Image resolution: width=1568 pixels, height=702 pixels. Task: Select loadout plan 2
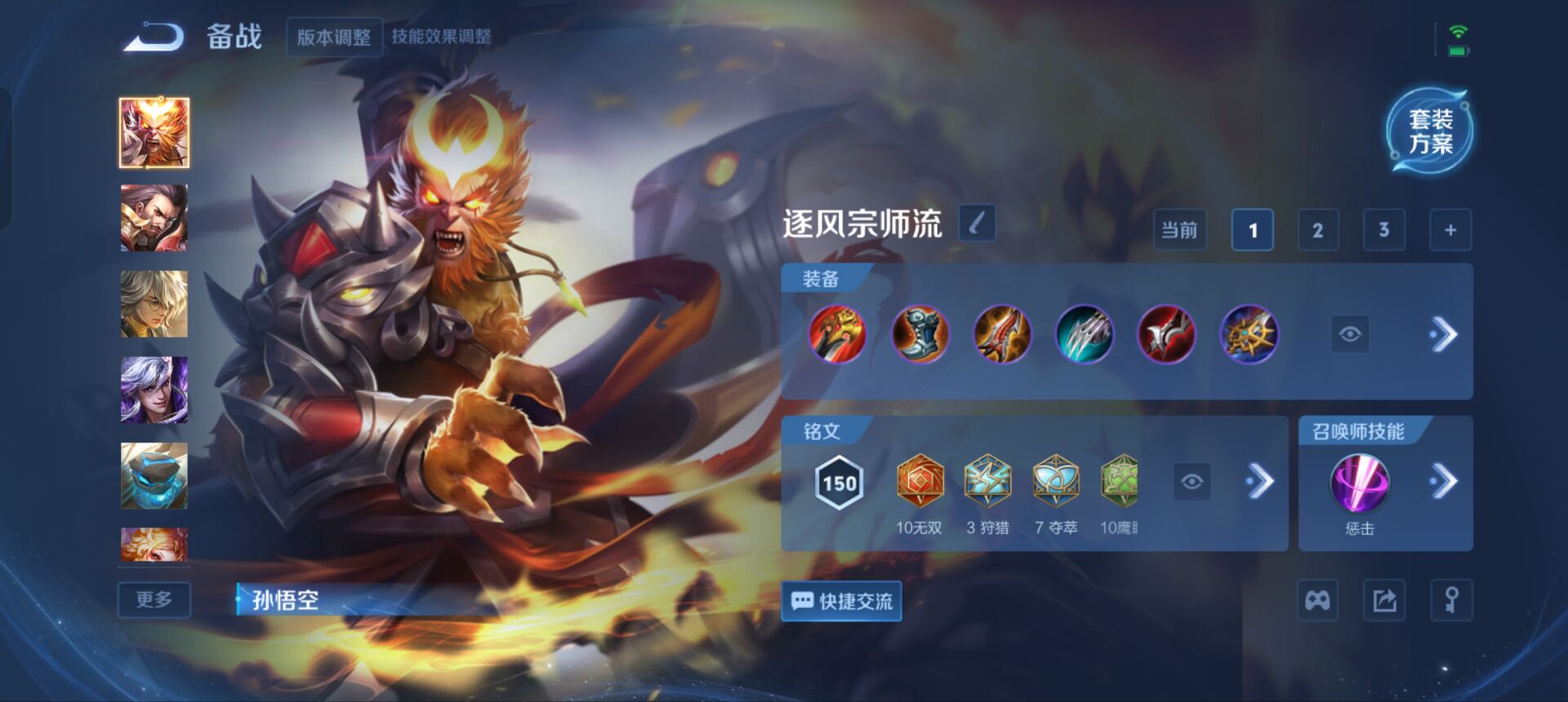(1318, 229)
